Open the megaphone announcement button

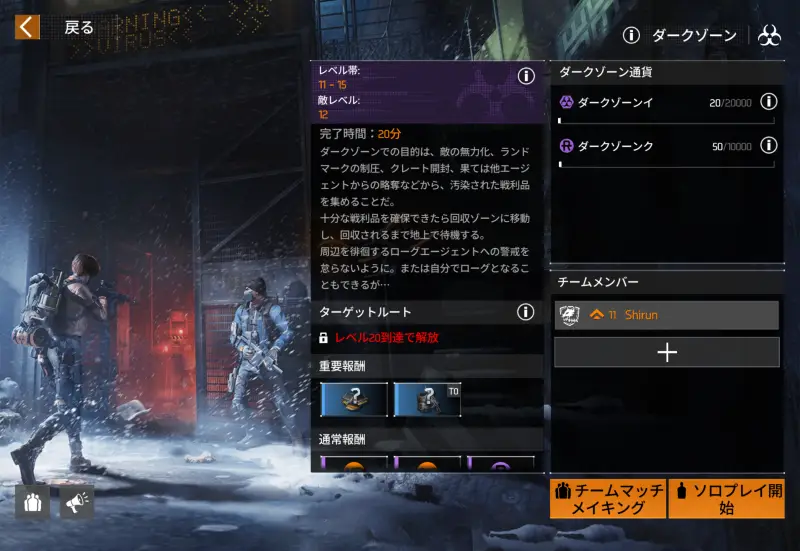coord(77,502)
